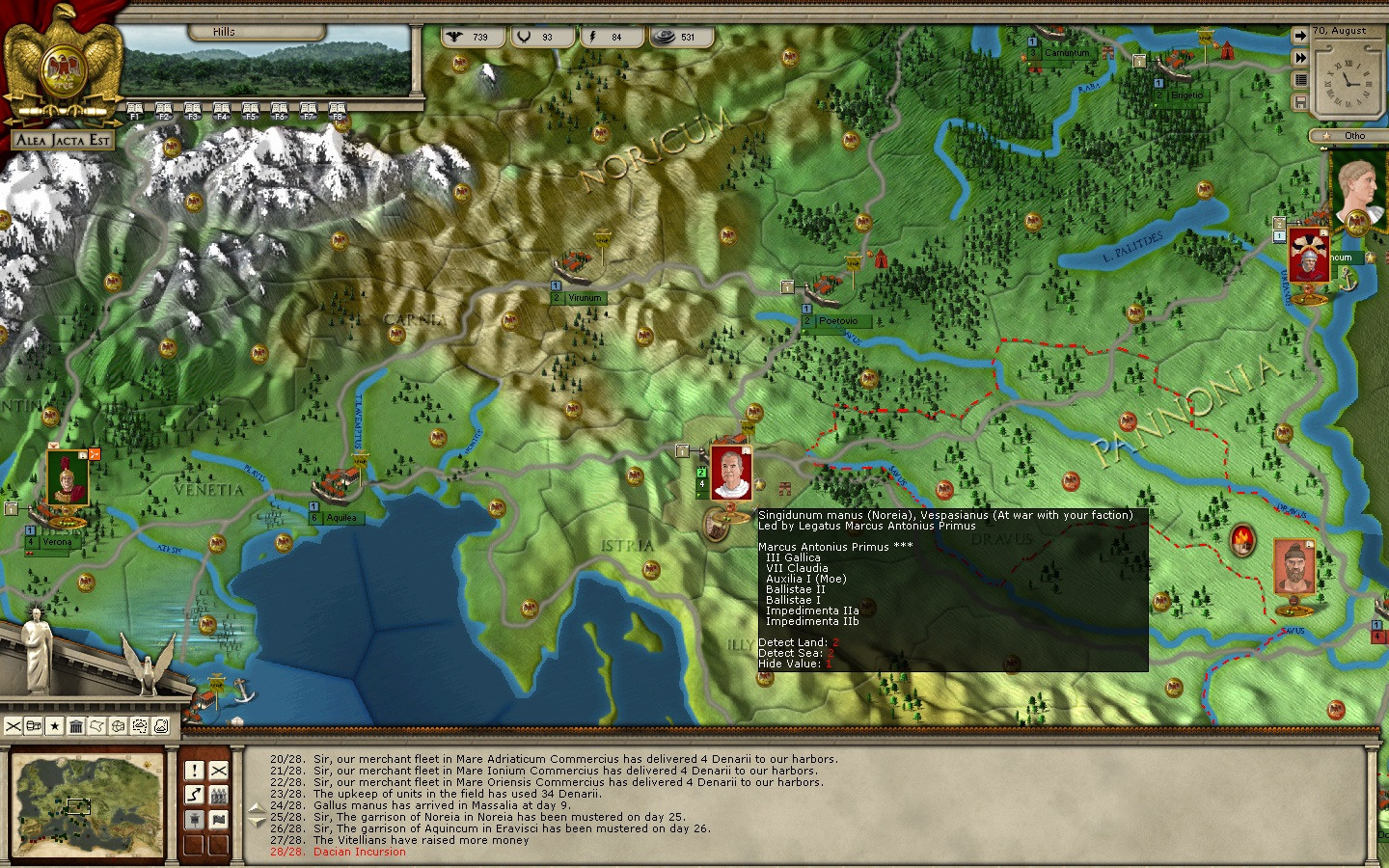Click the minimap of Europe
This screenshot has height=868, width=1389.
88,804
